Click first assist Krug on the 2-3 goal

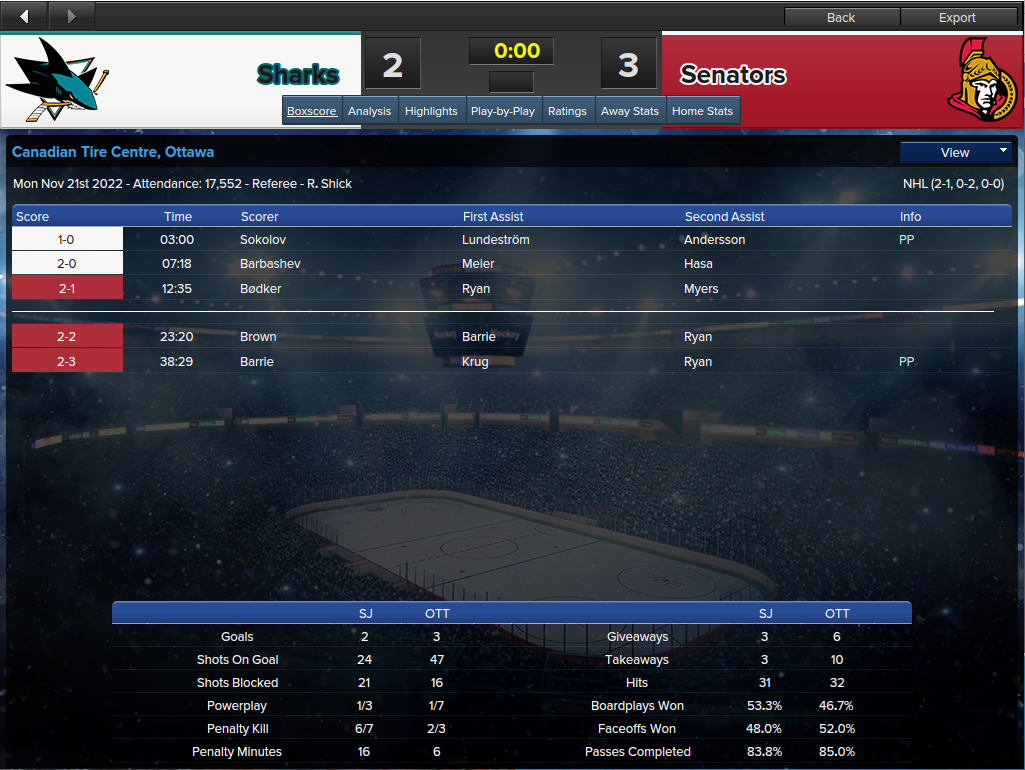coord(475,362)
